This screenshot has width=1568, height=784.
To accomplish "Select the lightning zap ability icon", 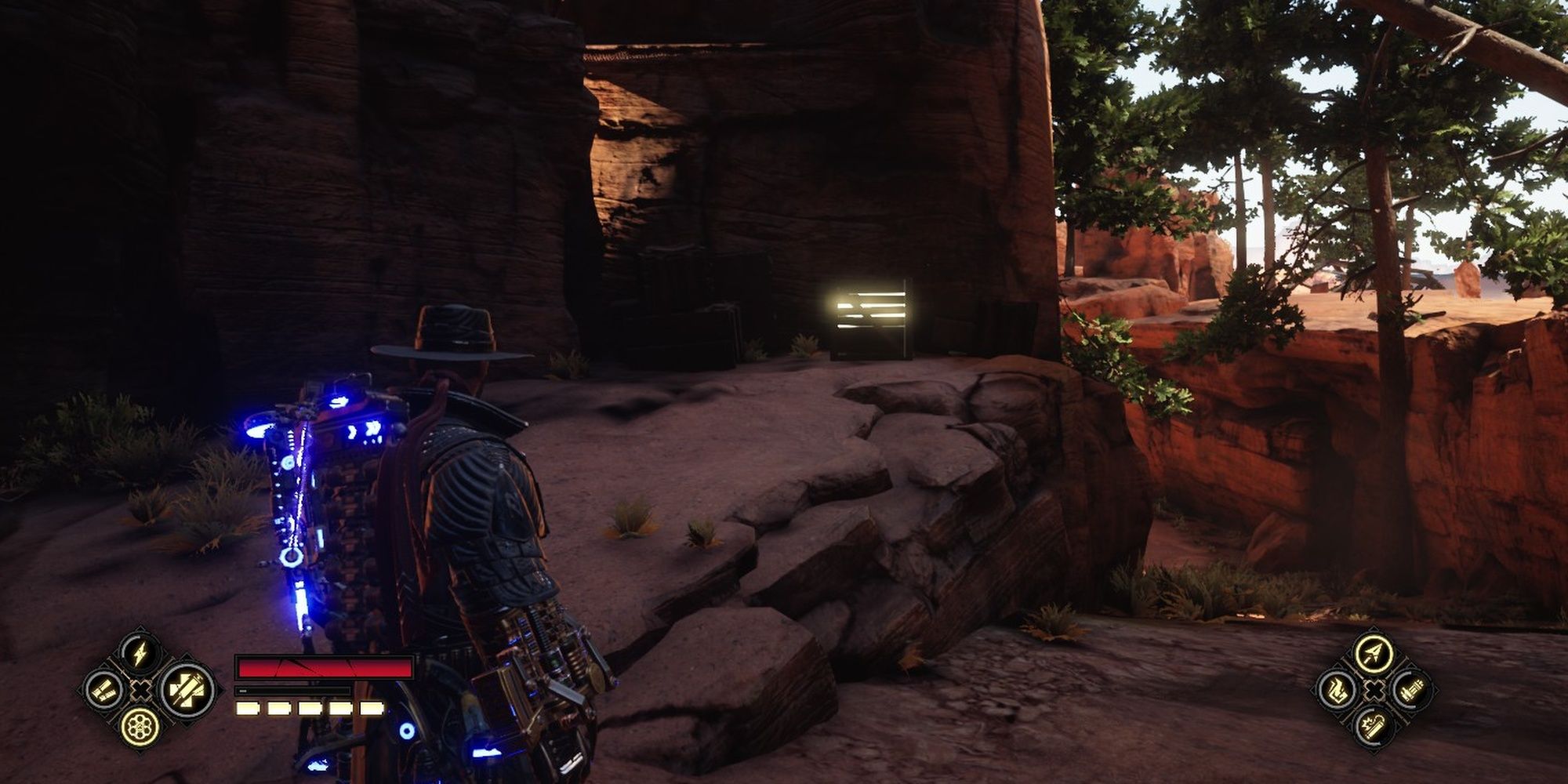I will pyautogui.click(x=138, y=652).
